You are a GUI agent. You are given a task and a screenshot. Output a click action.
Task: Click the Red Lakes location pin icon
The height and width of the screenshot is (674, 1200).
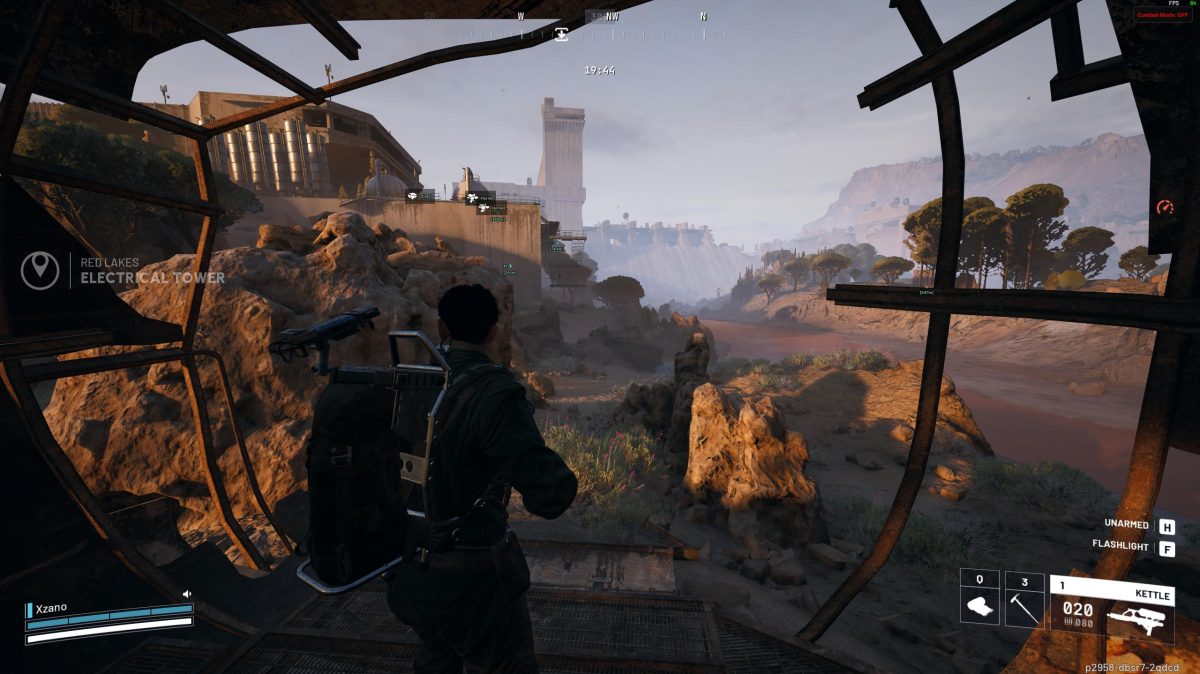[x=40, y=270]
